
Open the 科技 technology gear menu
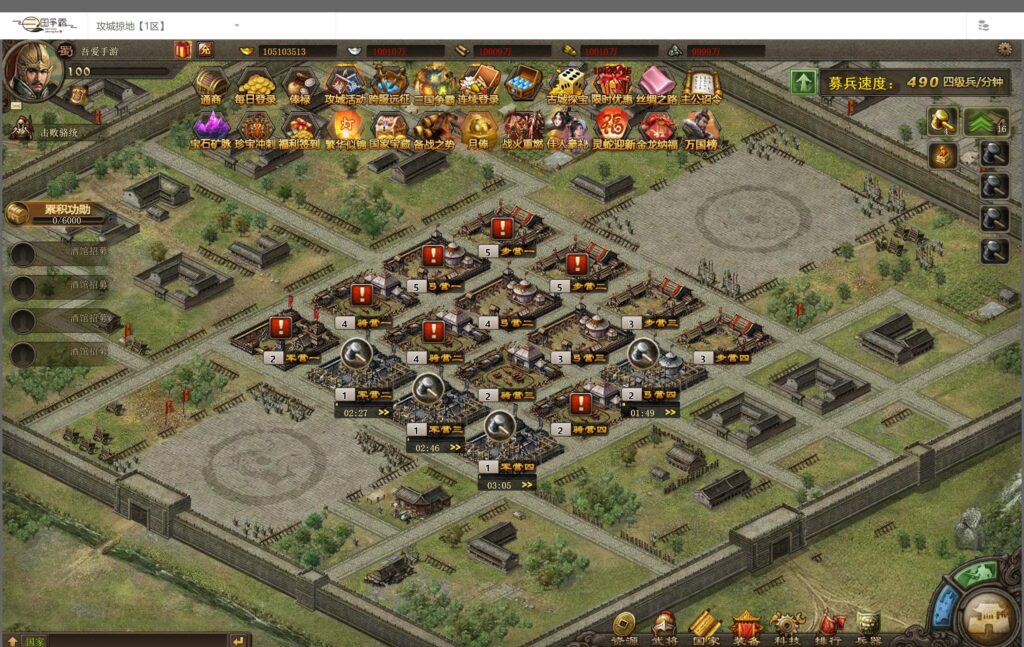coord(787,627)
